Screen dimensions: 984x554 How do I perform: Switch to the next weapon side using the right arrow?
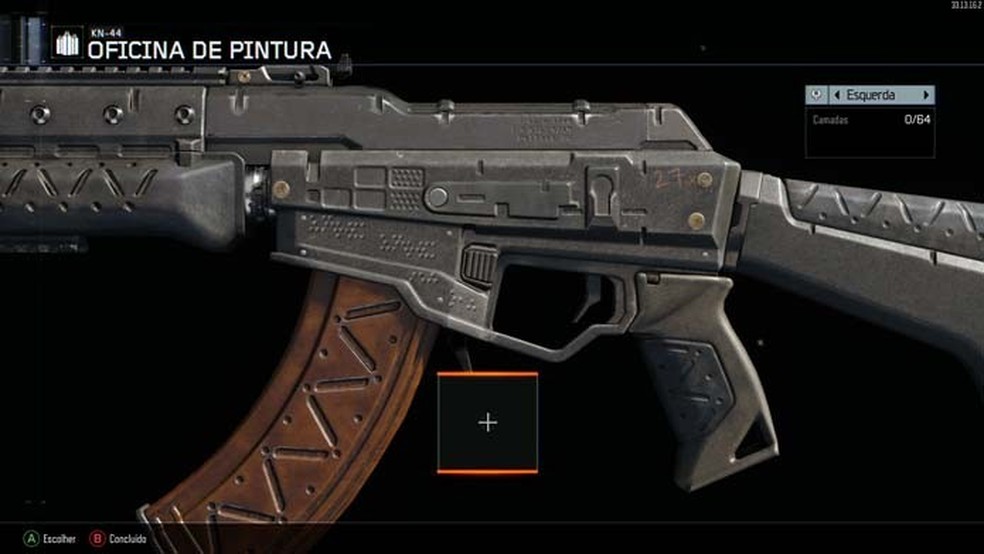click(x=926, y=95)
